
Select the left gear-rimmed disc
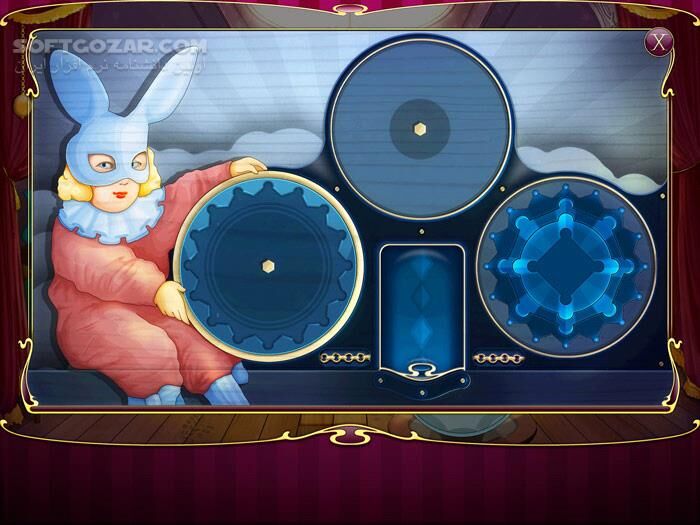[x=267, y=265]
